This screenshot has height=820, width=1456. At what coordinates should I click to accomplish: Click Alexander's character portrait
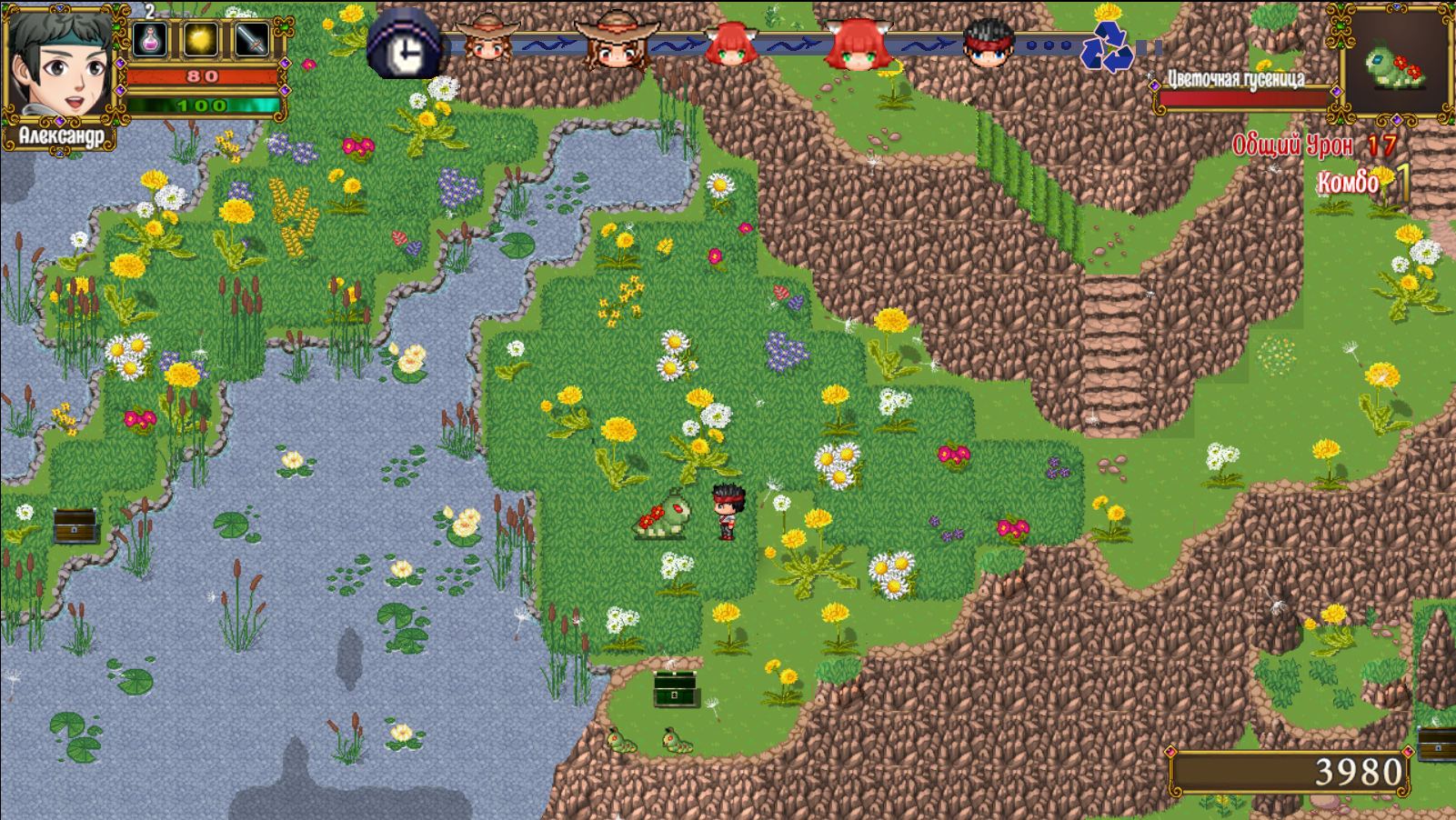point(59,64)
